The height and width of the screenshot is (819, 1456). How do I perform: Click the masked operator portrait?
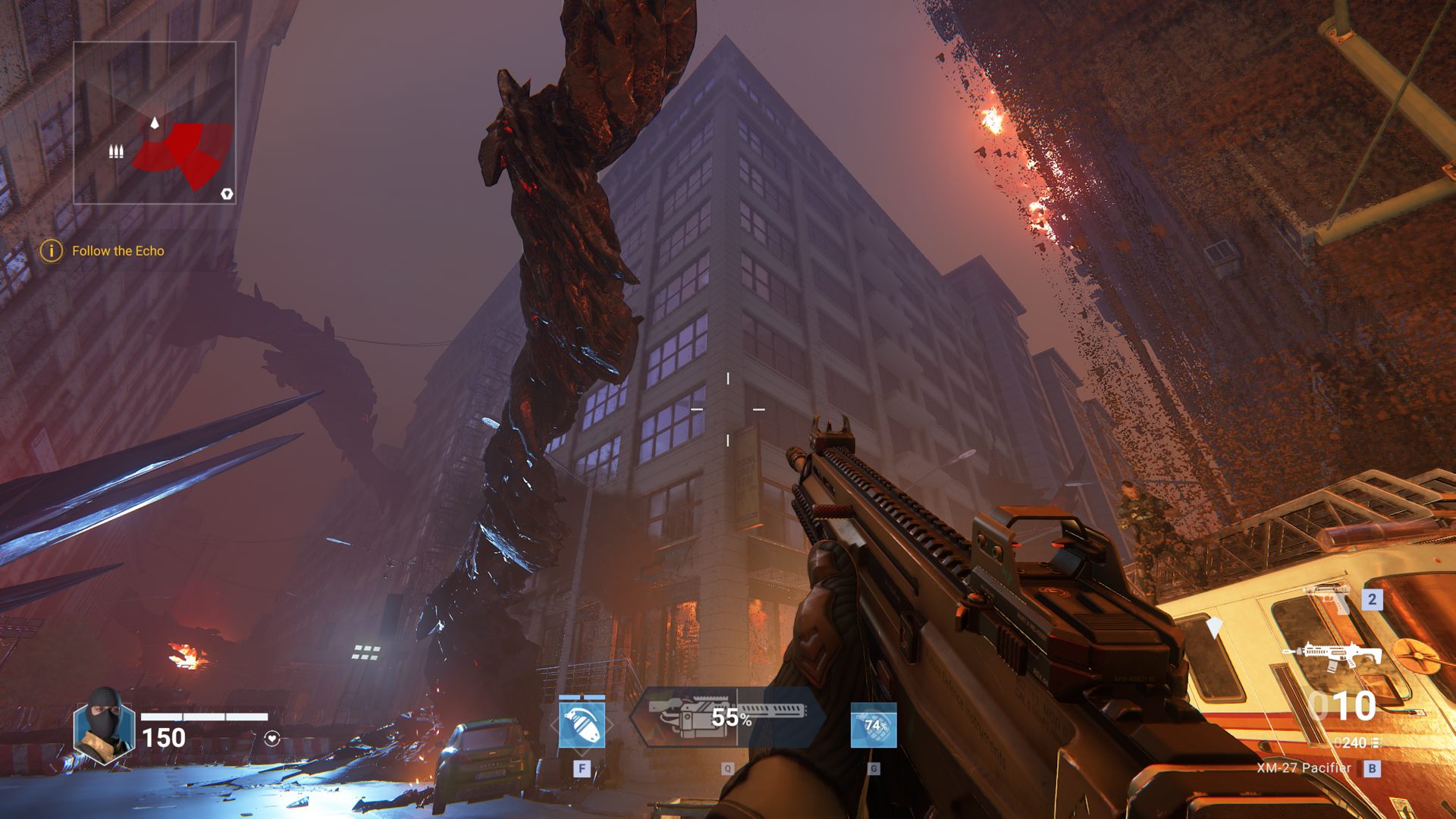104,727
